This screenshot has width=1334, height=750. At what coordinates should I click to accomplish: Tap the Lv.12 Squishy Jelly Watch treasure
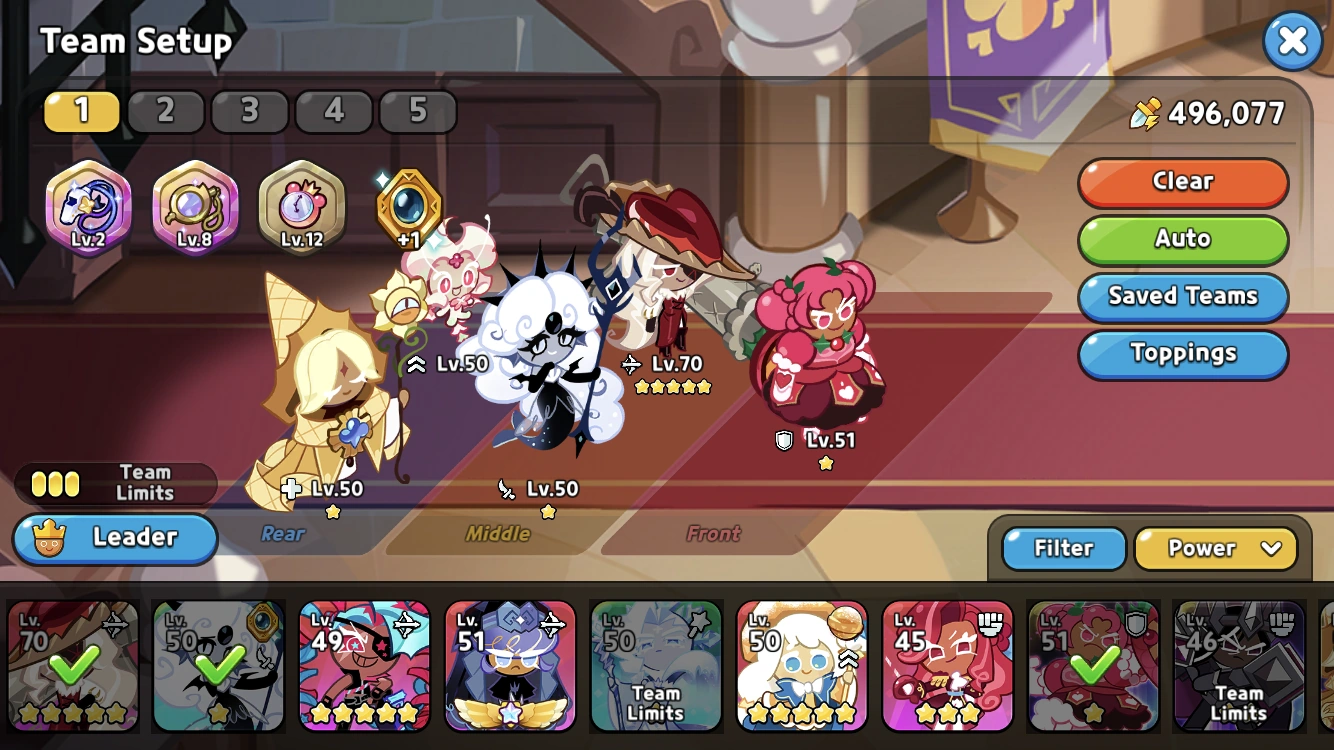(x=301, y=205)
